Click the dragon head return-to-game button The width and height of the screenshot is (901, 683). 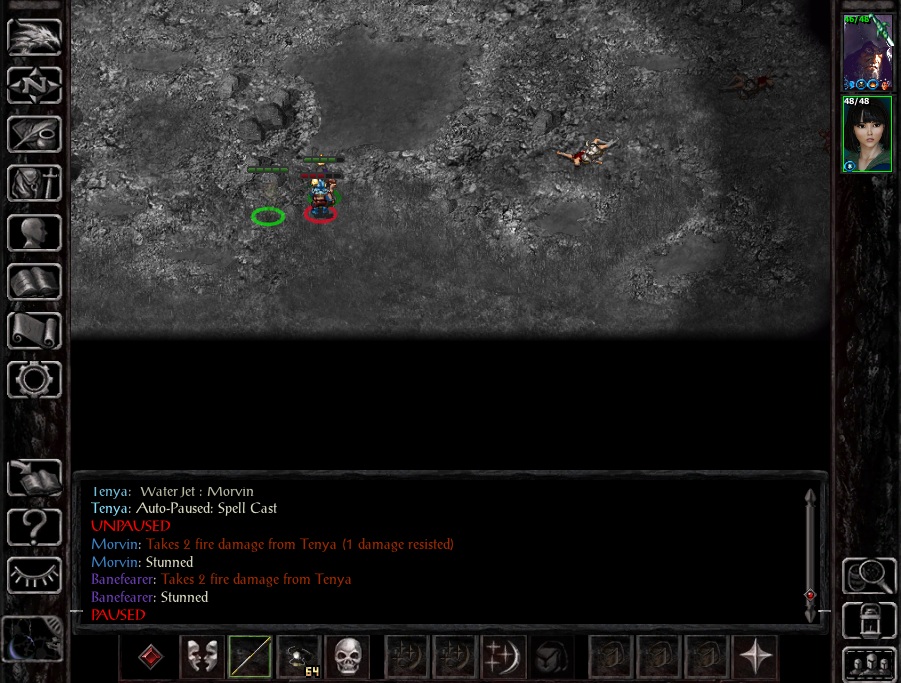(x=35, y=37)
